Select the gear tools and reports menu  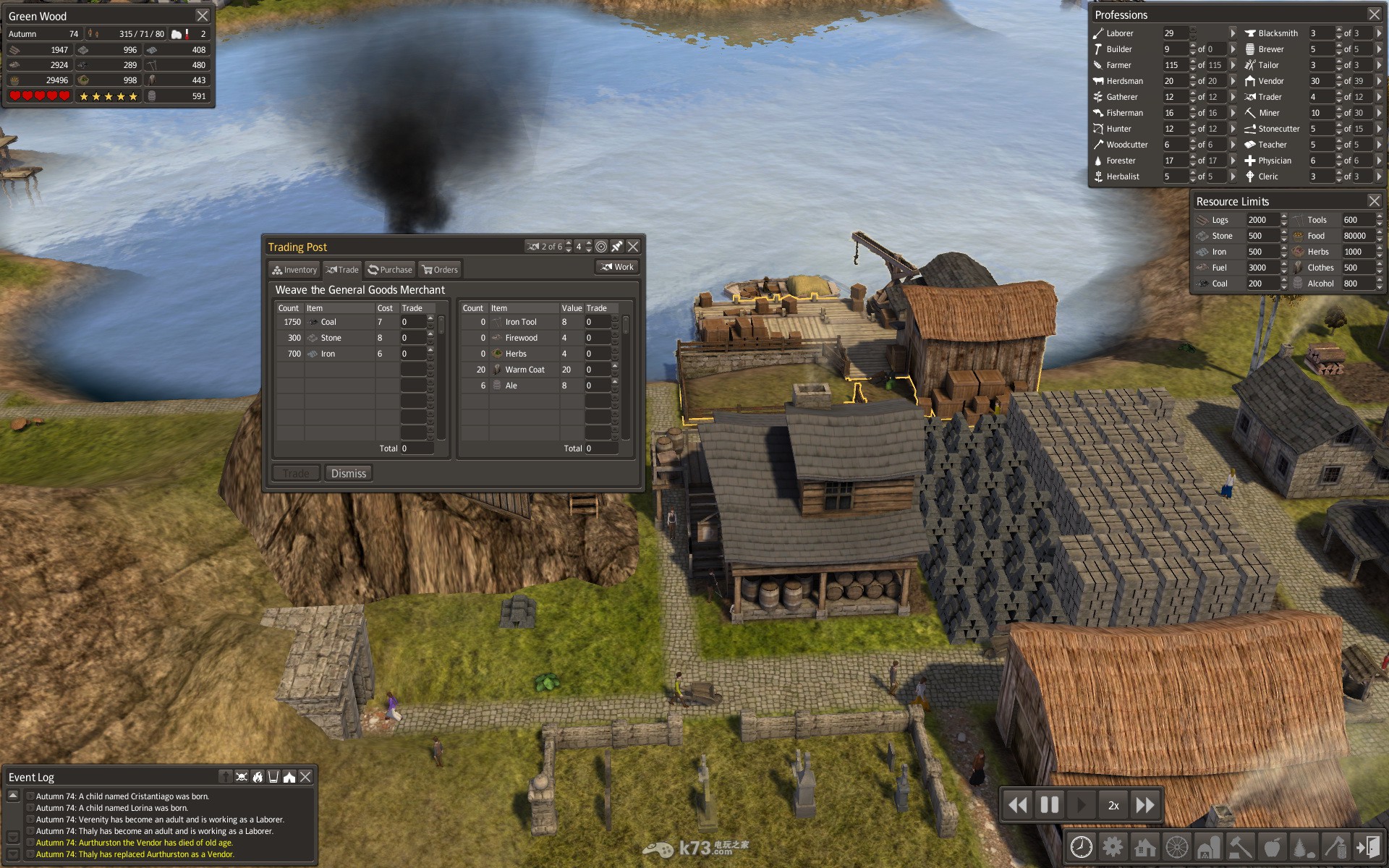1113,846
